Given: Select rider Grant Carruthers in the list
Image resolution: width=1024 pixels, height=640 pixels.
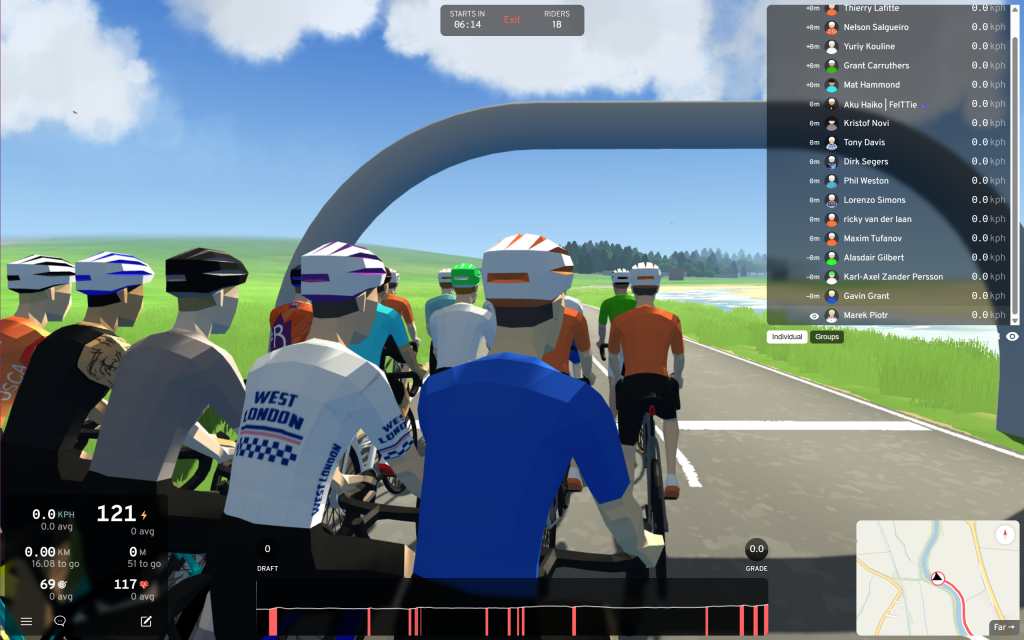Looking at the screenshot, I should click(876, 66).
